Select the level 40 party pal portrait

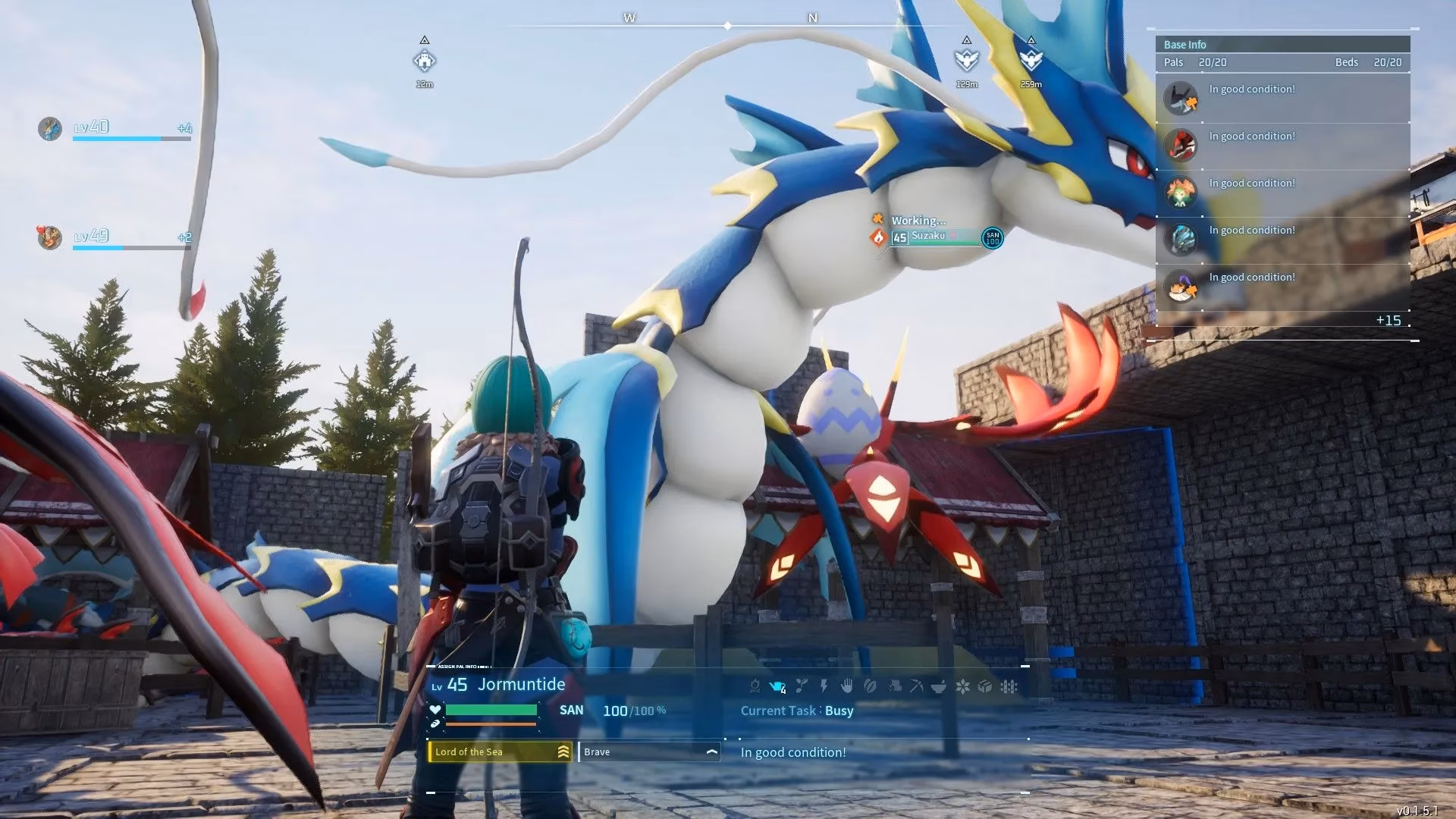[50, 128]
